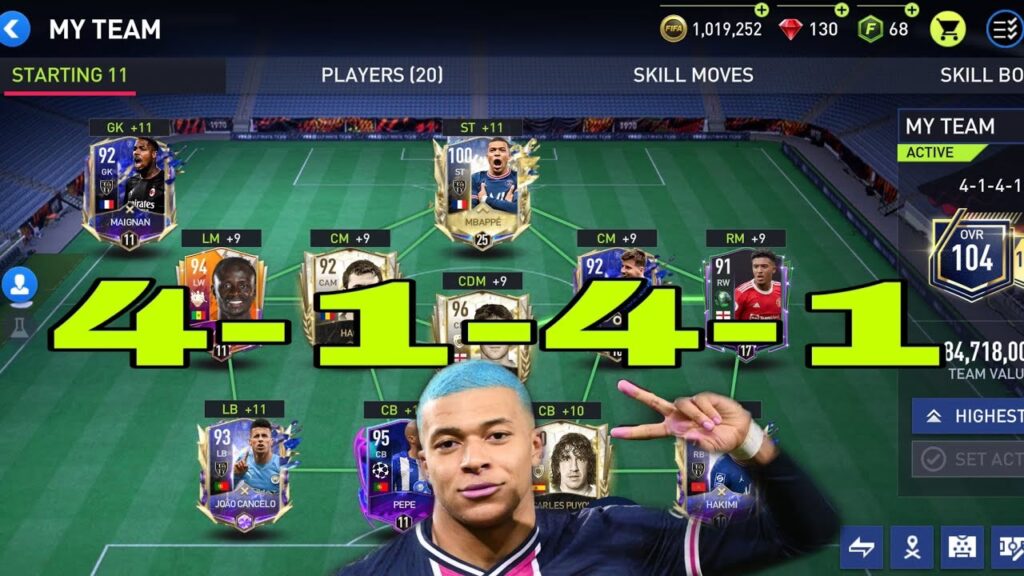1024x576 pixels.
Task: Open the shopping cart store
Action: point(947,29)
